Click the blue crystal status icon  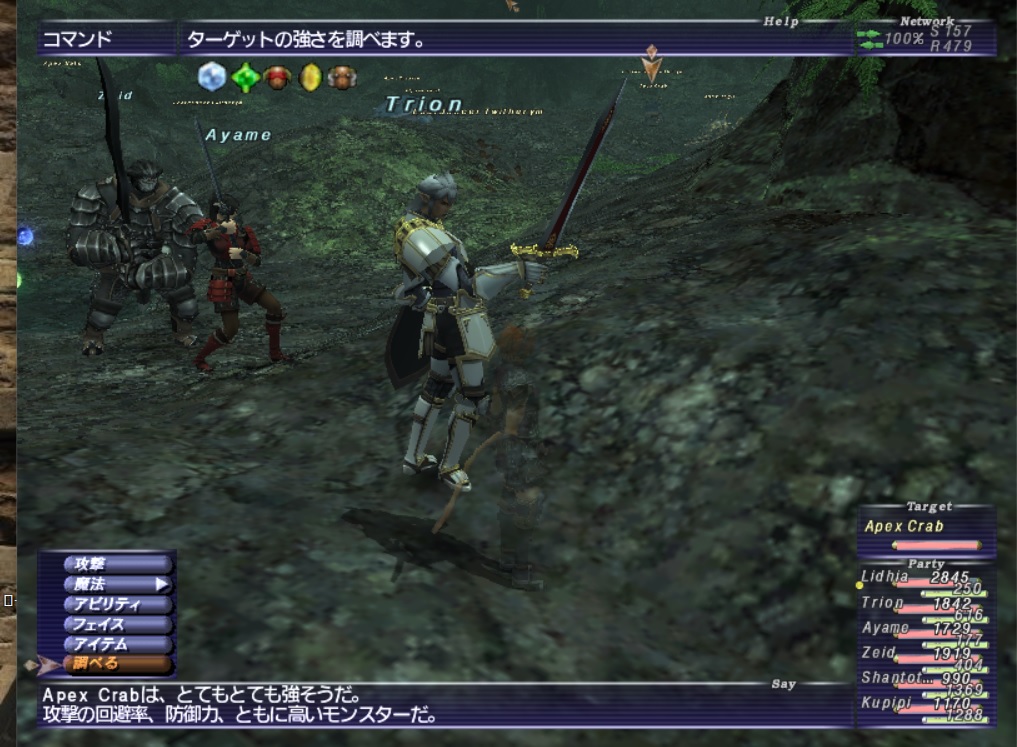coord(212,77)
